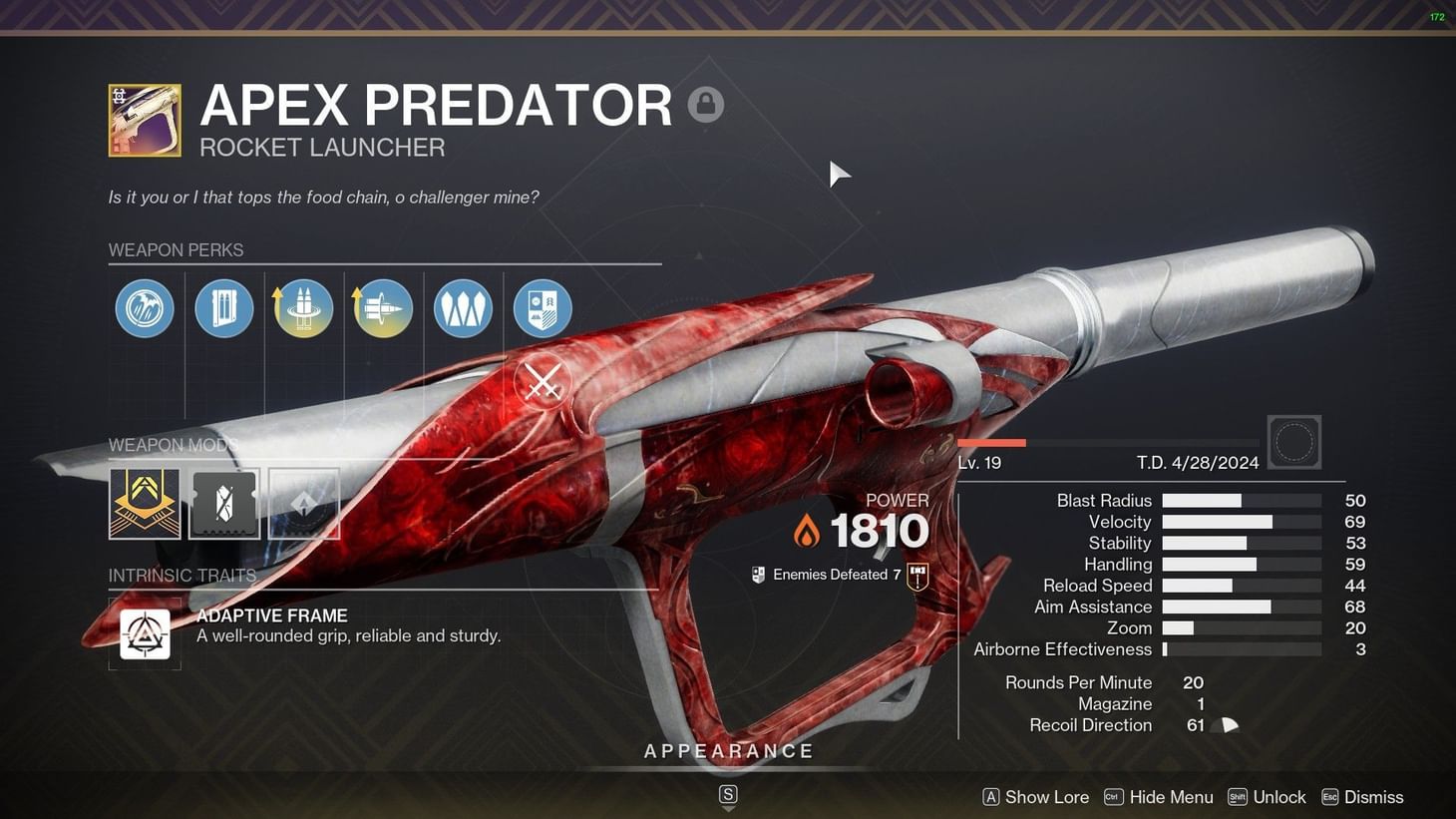The image size is (1456, 819).
Task: Toggle the padlock beside the weapon name
Action: tap(707, 103)
